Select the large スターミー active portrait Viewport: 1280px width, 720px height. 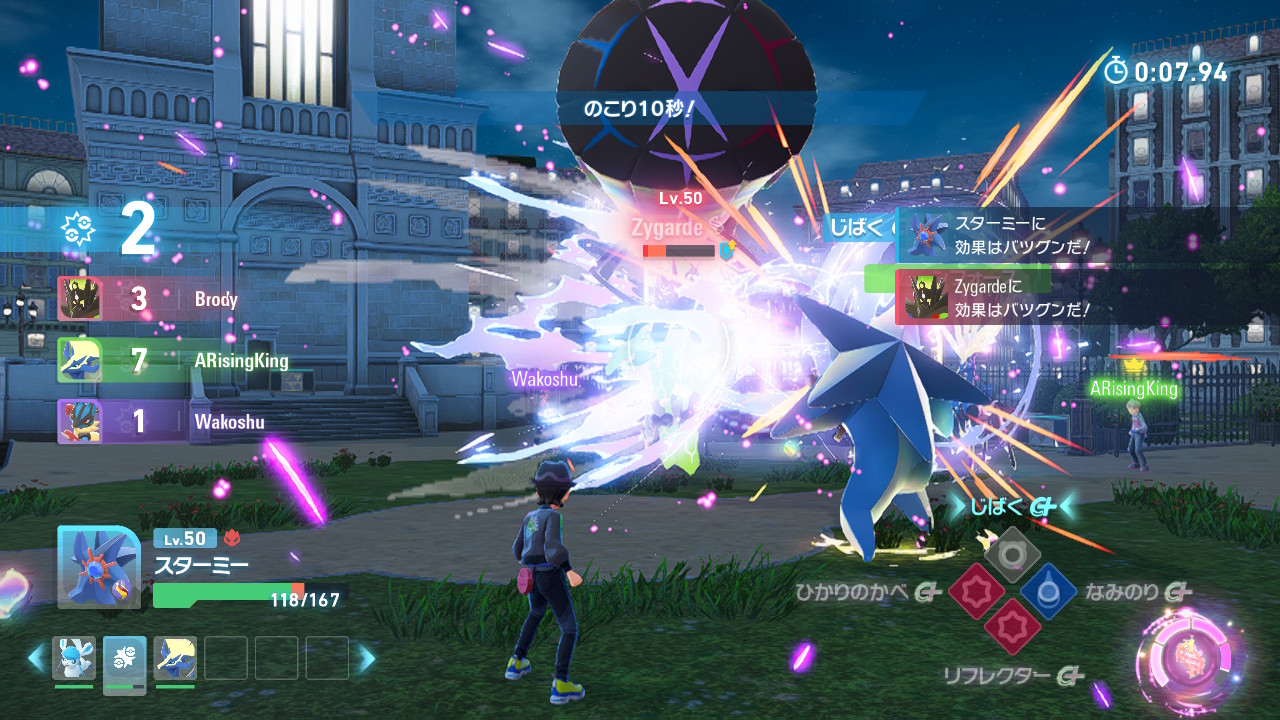pyautogui.click(x=98, y=567)
